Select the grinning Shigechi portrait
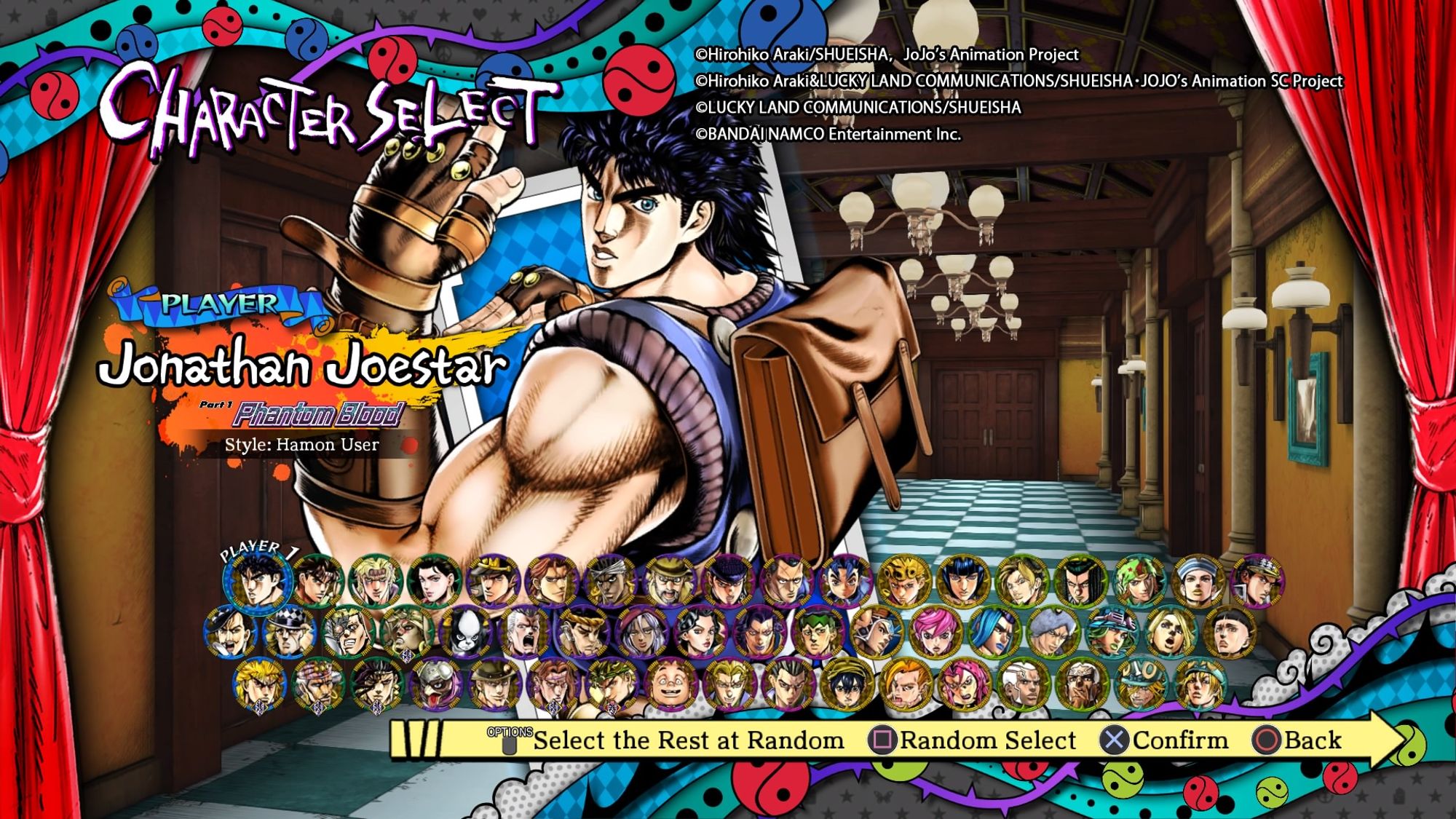The width and height of the screenshot is (1456, 819). pos(670,684)
